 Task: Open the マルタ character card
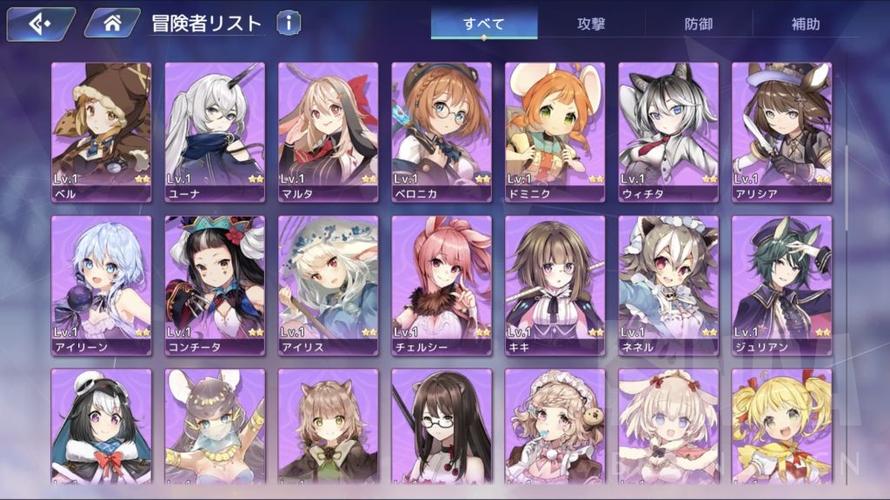coord(328,132)
